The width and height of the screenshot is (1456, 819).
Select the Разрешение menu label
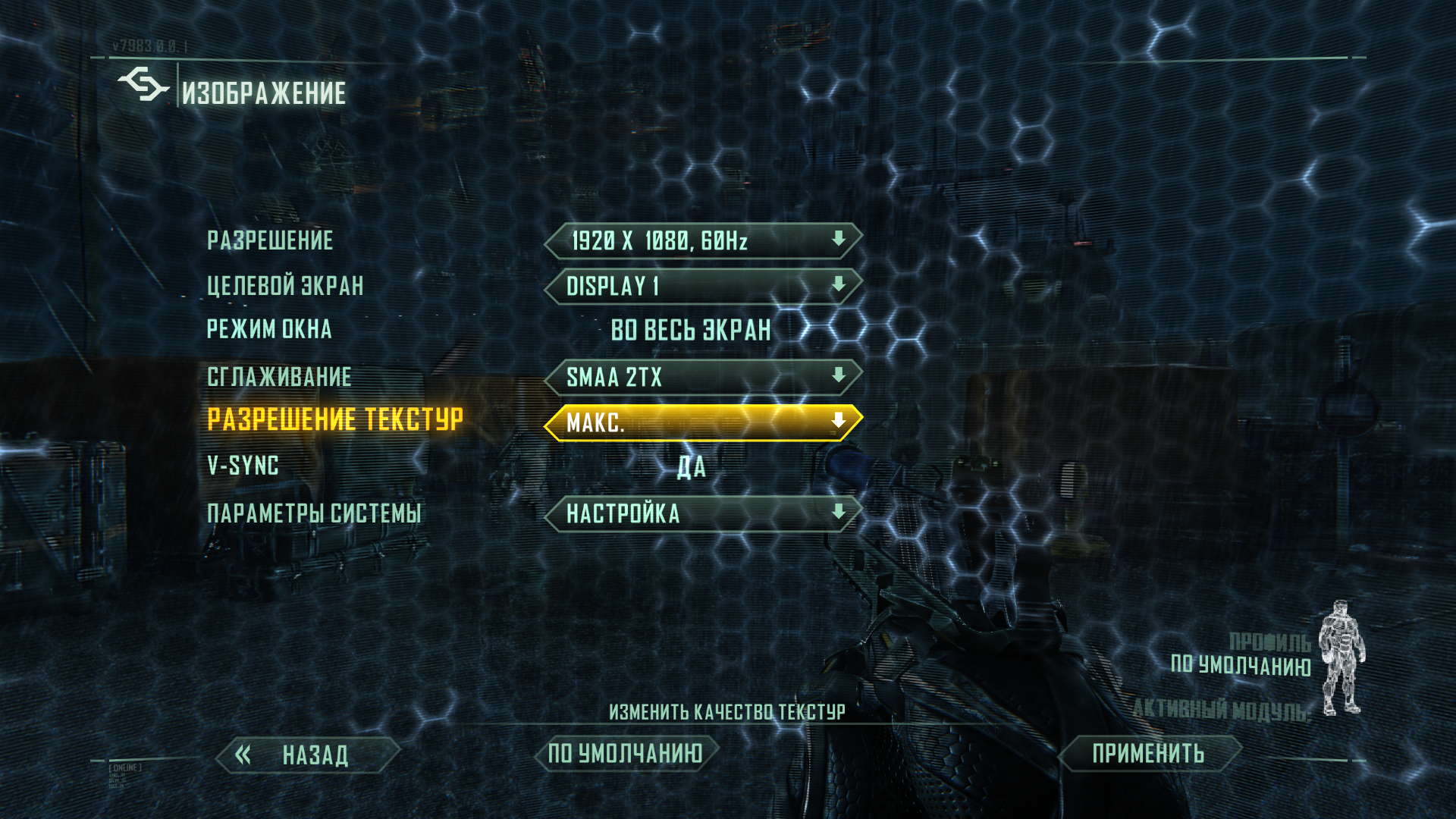[270, 241]
